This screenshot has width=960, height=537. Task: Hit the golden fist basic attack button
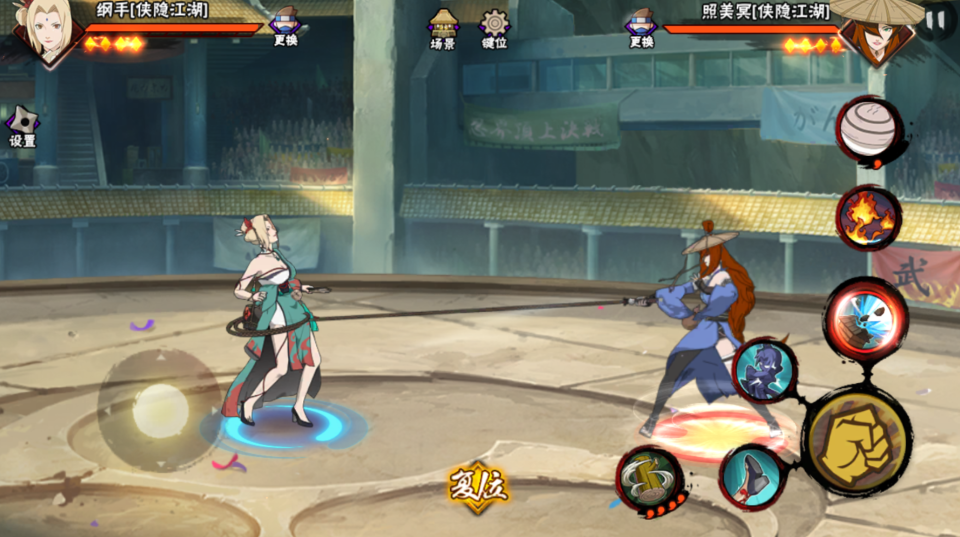tap(856, 440)
